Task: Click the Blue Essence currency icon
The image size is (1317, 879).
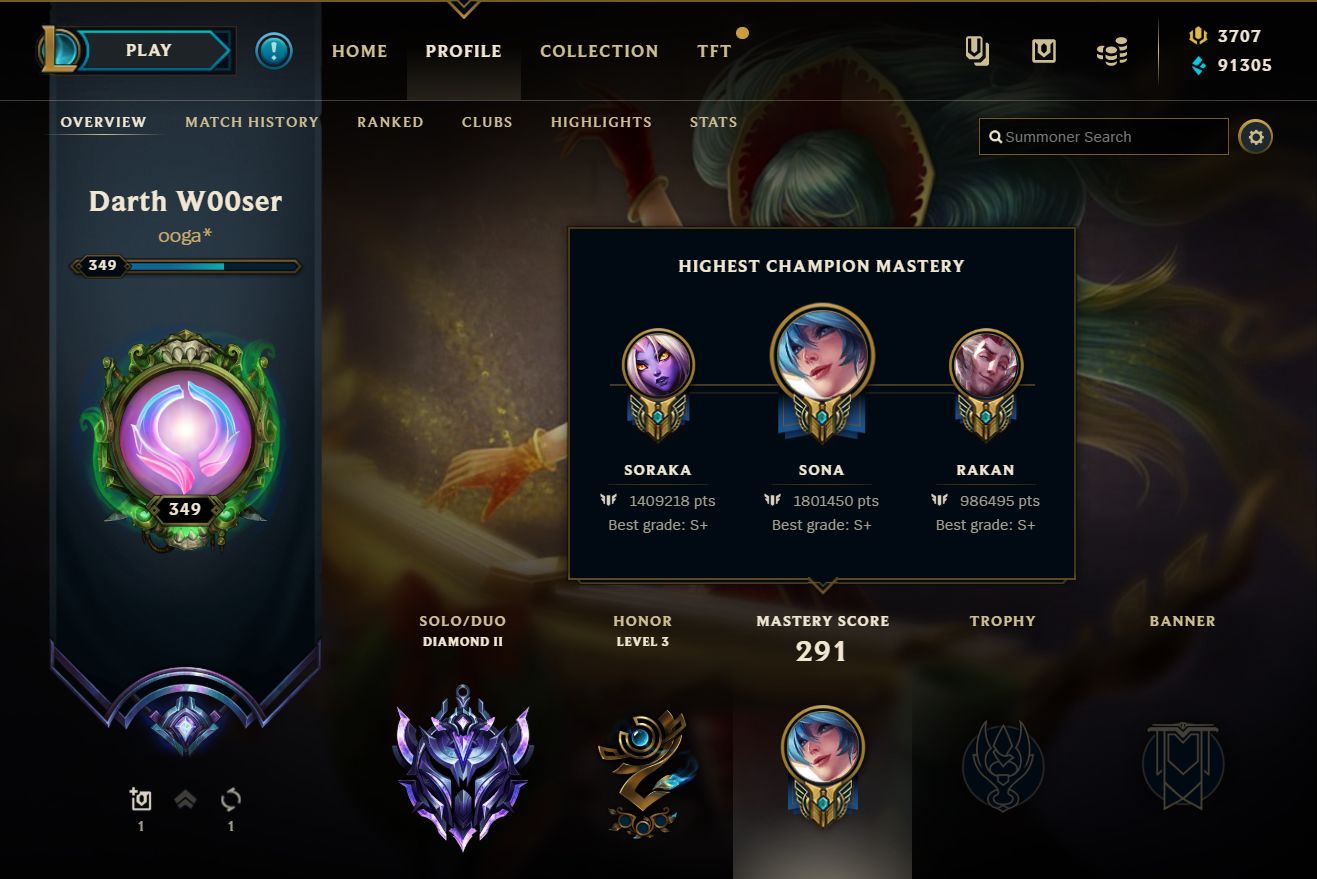Action: [x=1200, y=65]
